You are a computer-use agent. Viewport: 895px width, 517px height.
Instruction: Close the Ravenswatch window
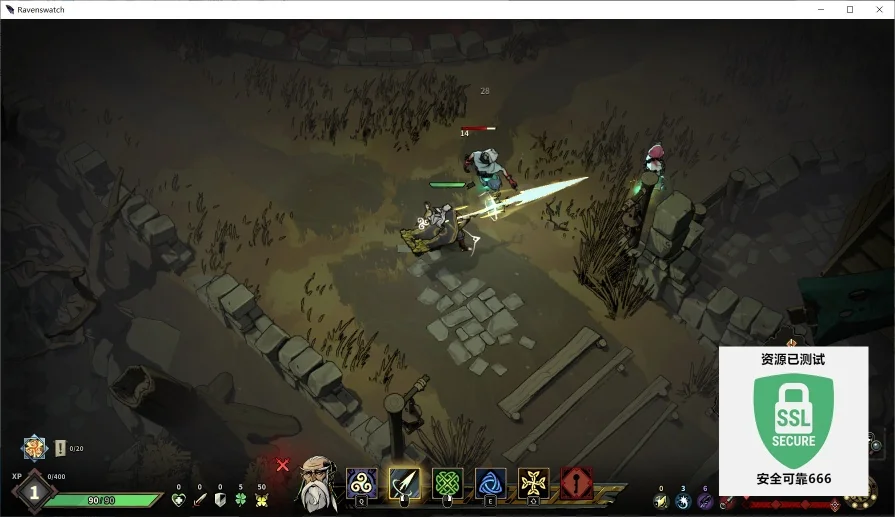coord(878,9)
